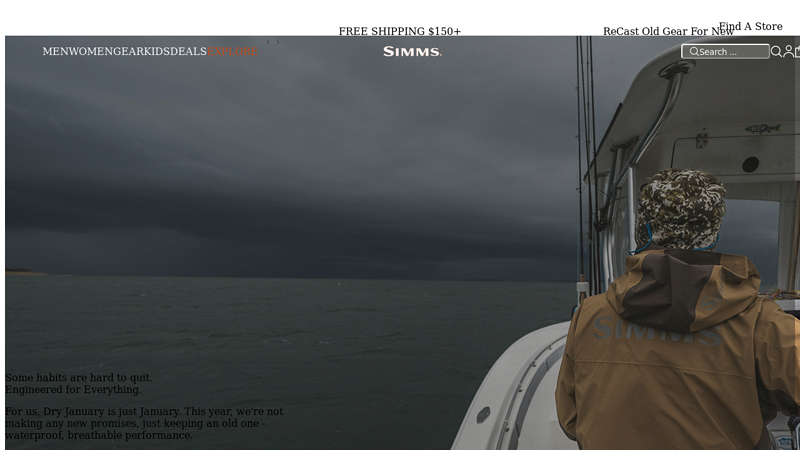Open the user account icon
This screenshot has height=450, width=800.
coord(788,52)
